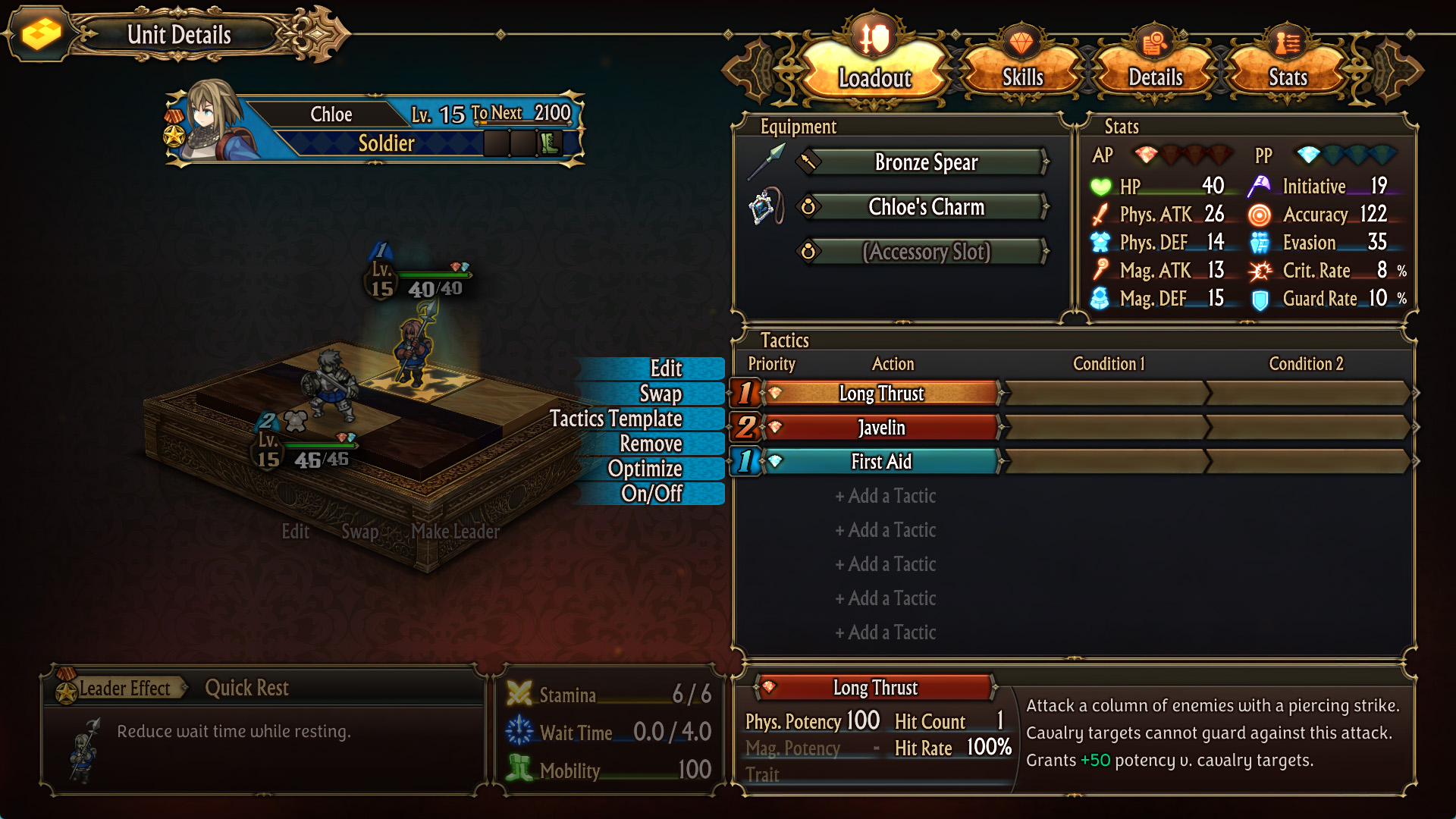Choose the Optimize tactics option
This screenshot has height=819, width=1456.
(645, 469)
